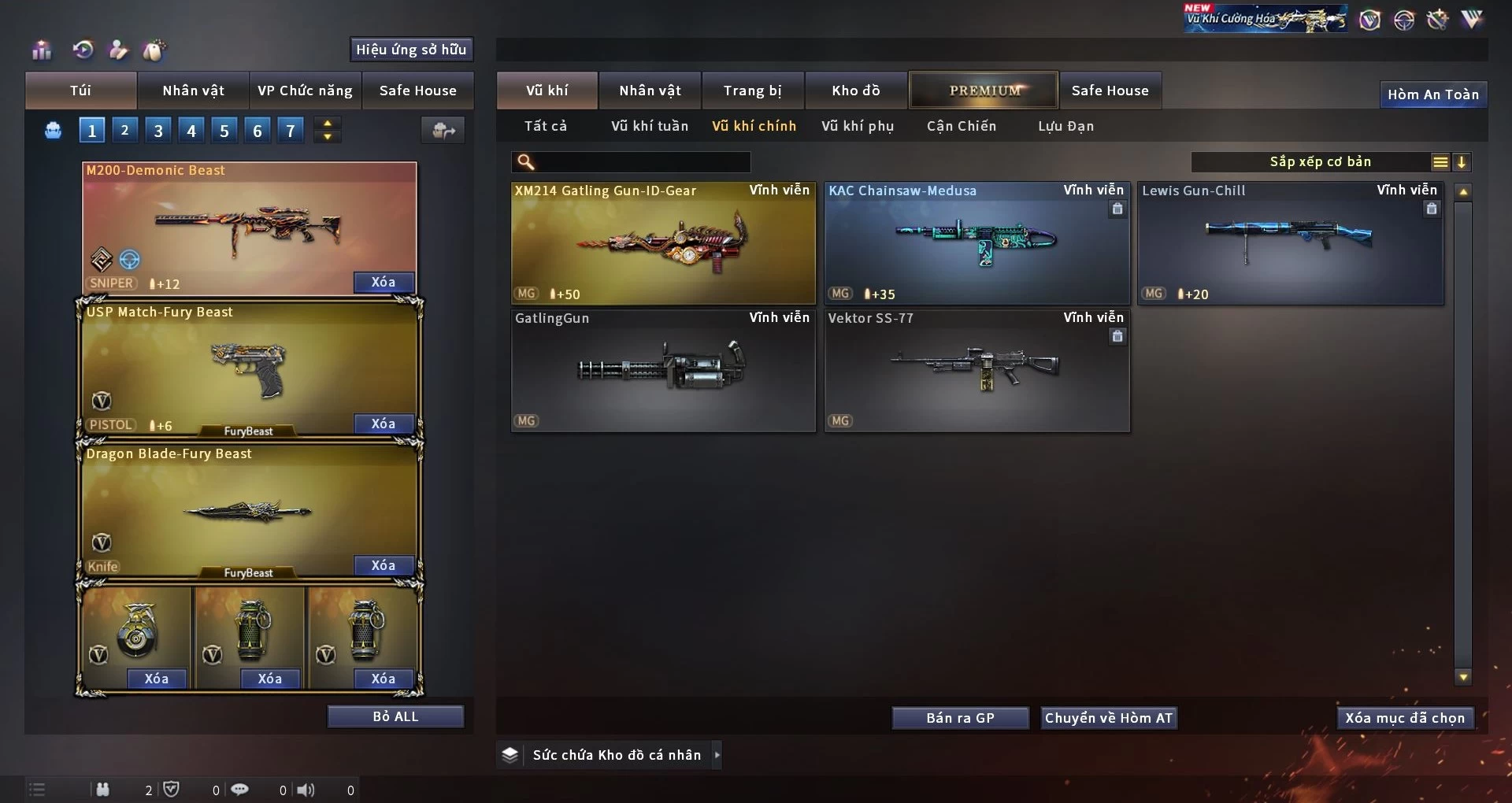Screen dimensions: 1512x803
Task: Pick the Lewis Gun-Chill weapon
Action: point(1290,243)
